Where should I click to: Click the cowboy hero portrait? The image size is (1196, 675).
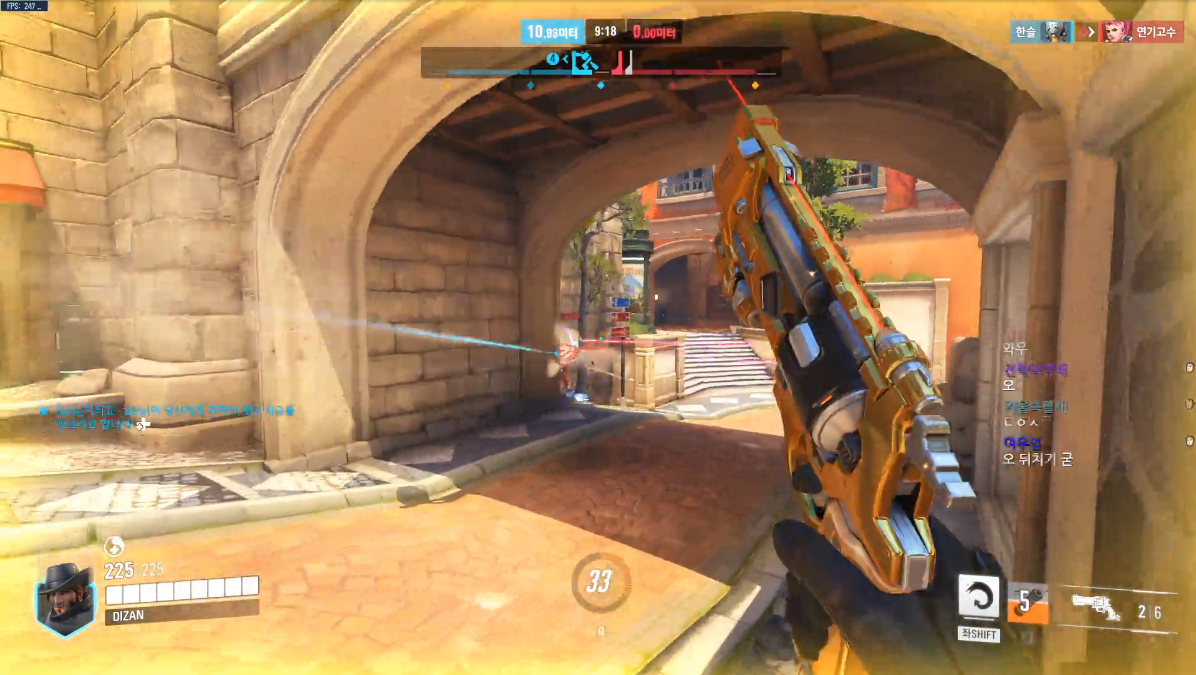(65, 597)
